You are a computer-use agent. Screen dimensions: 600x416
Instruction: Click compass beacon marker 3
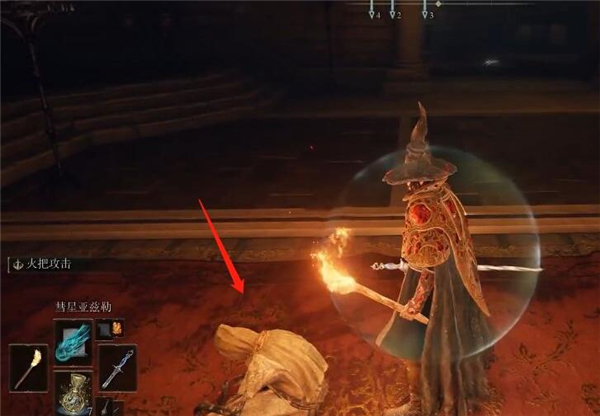tap(427, 15)
